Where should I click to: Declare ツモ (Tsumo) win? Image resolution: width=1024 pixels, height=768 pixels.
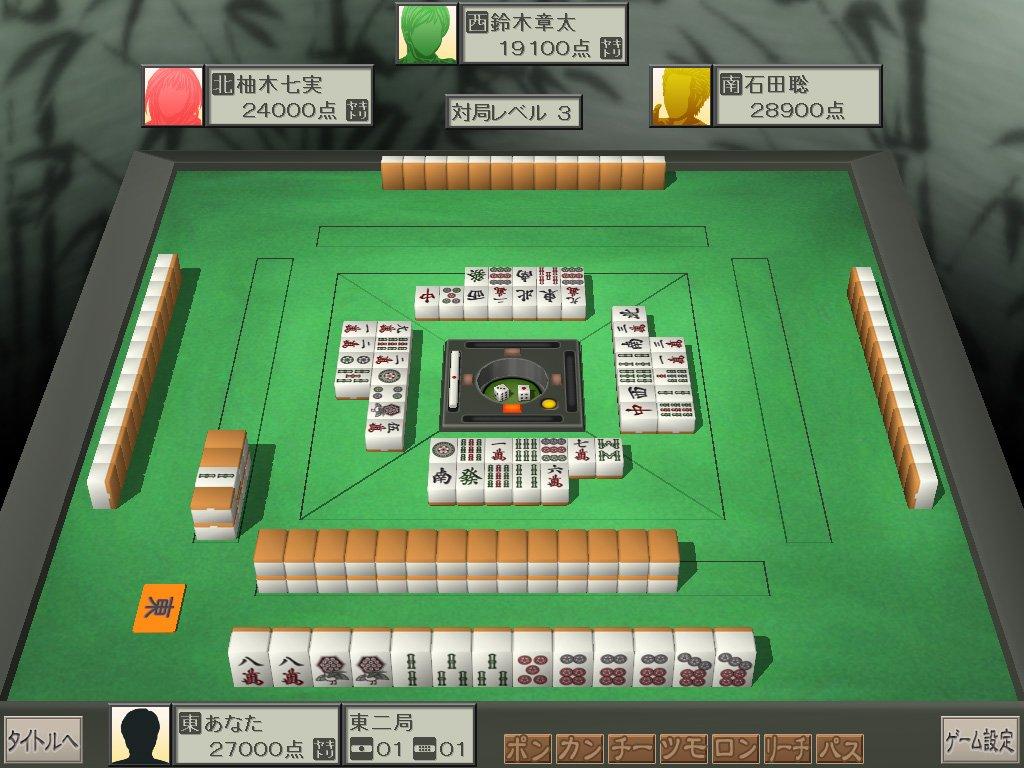[683, 749]
